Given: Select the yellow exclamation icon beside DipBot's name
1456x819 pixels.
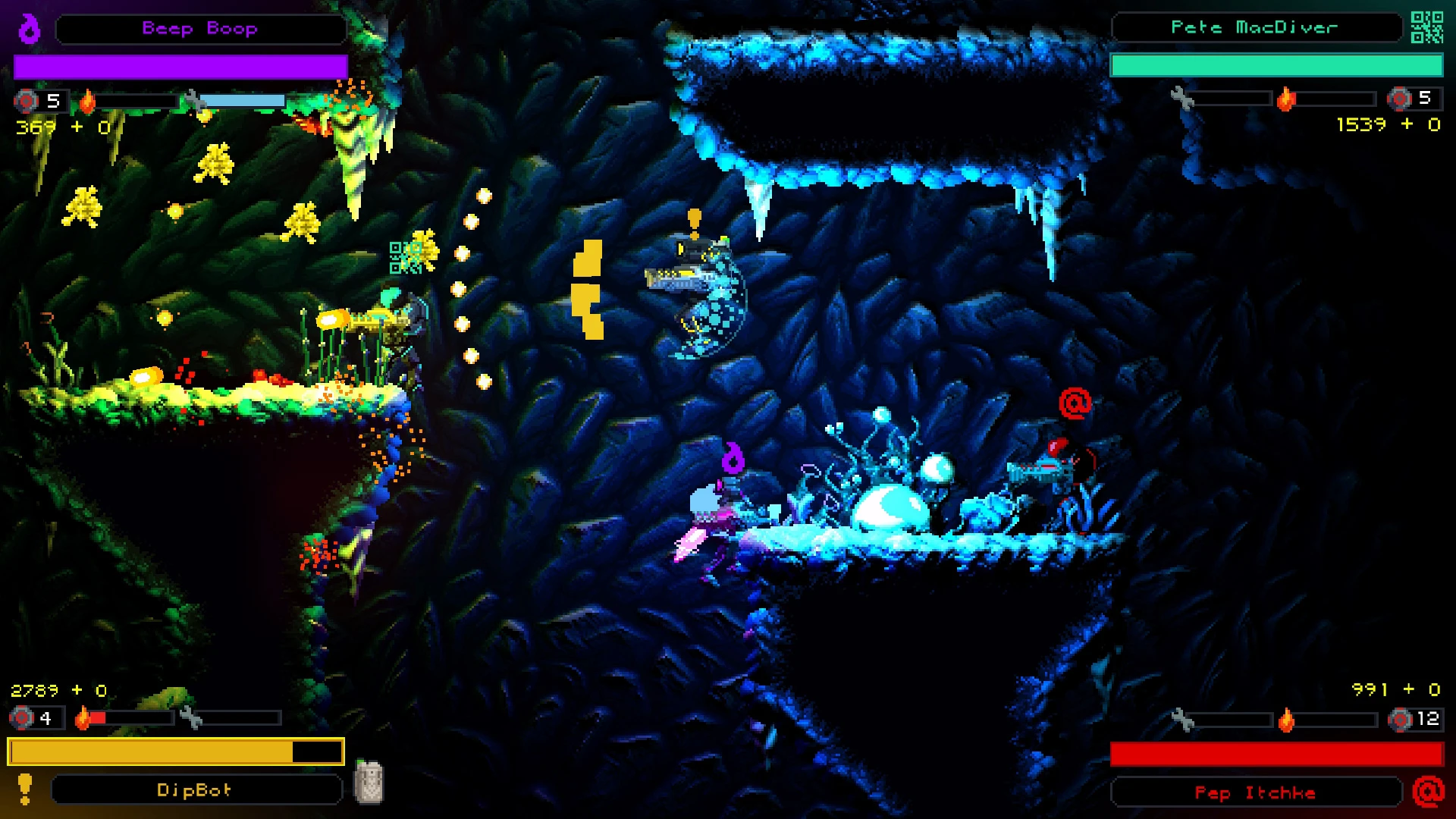Looking at the screenshot, I should 25,789.
